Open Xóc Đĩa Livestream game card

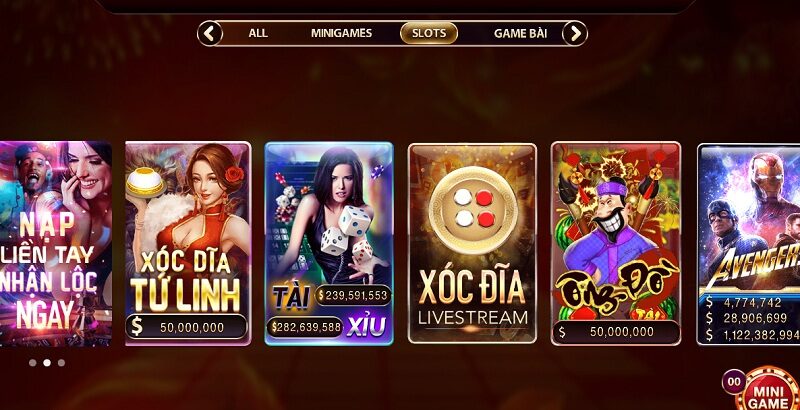click(x=472, y=242)
